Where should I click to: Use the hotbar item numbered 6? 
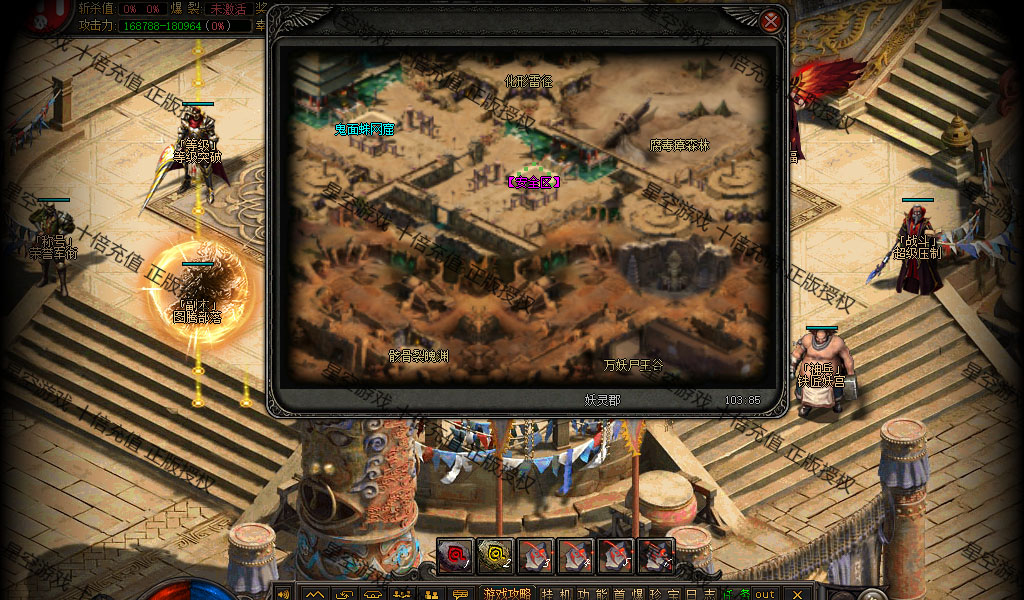point(656,555)
